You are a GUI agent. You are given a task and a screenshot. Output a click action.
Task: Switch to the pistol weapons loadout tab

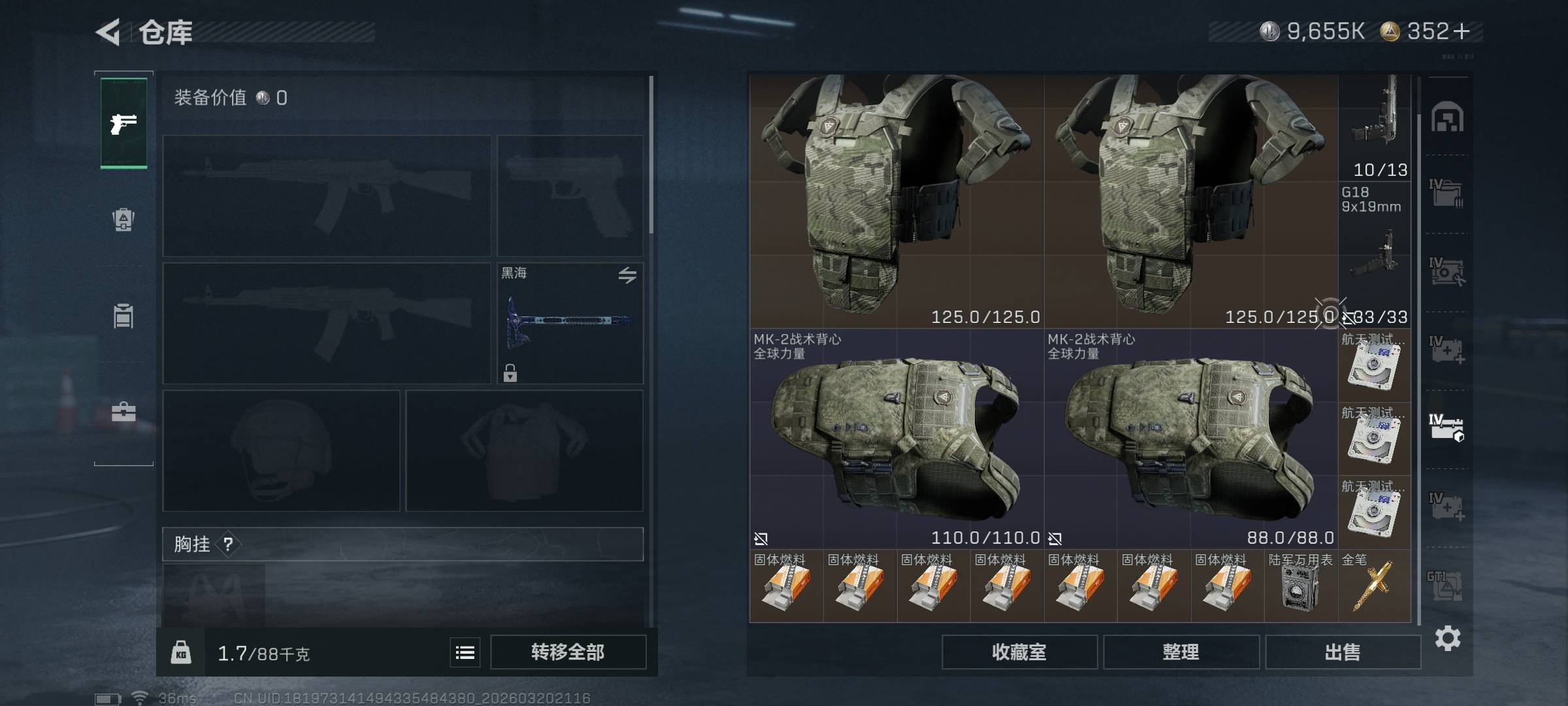click(x=123, y=124)
